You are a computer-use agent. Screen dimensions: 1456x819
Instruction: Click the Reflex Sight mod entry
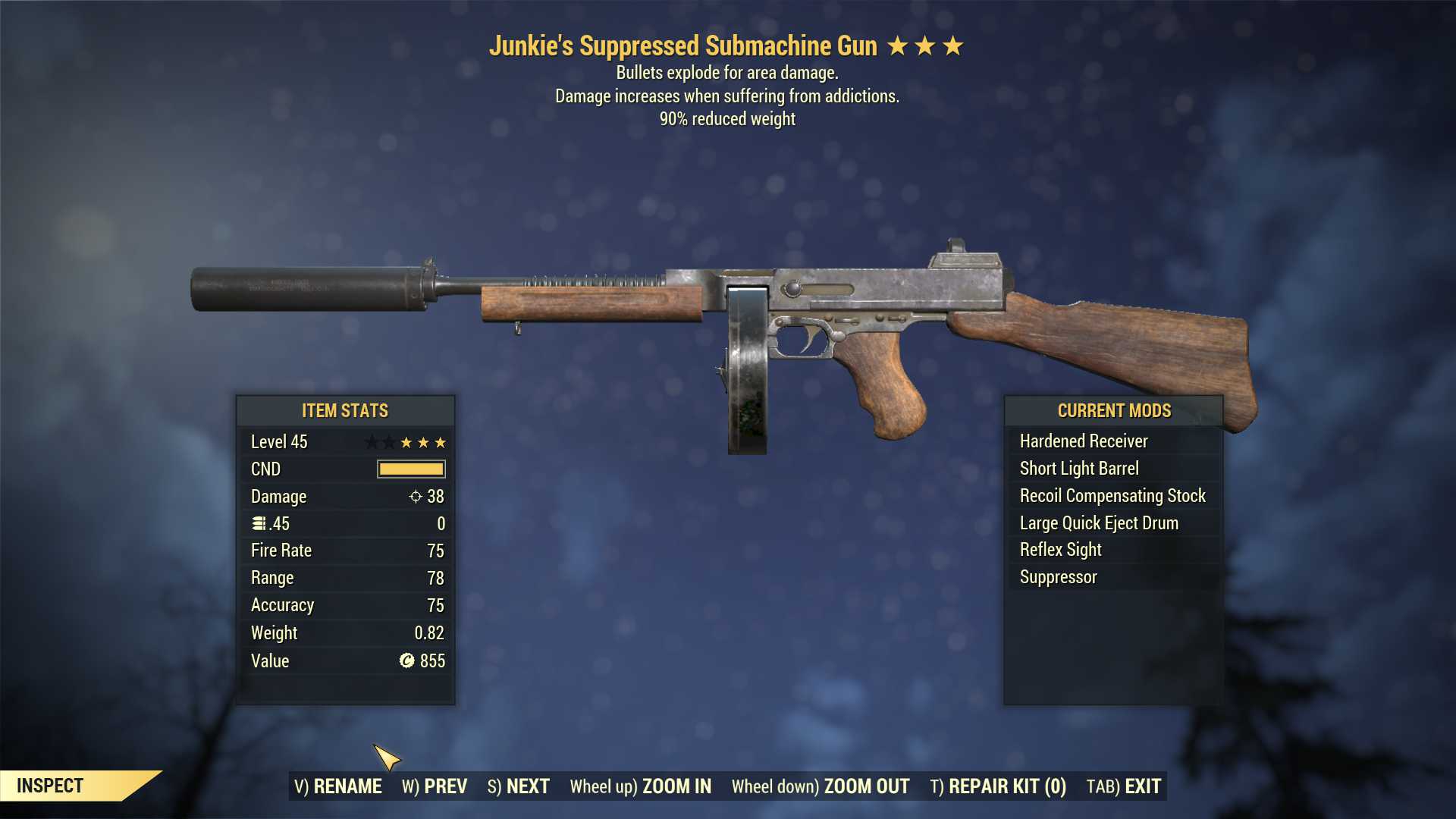pos(1059,549)
